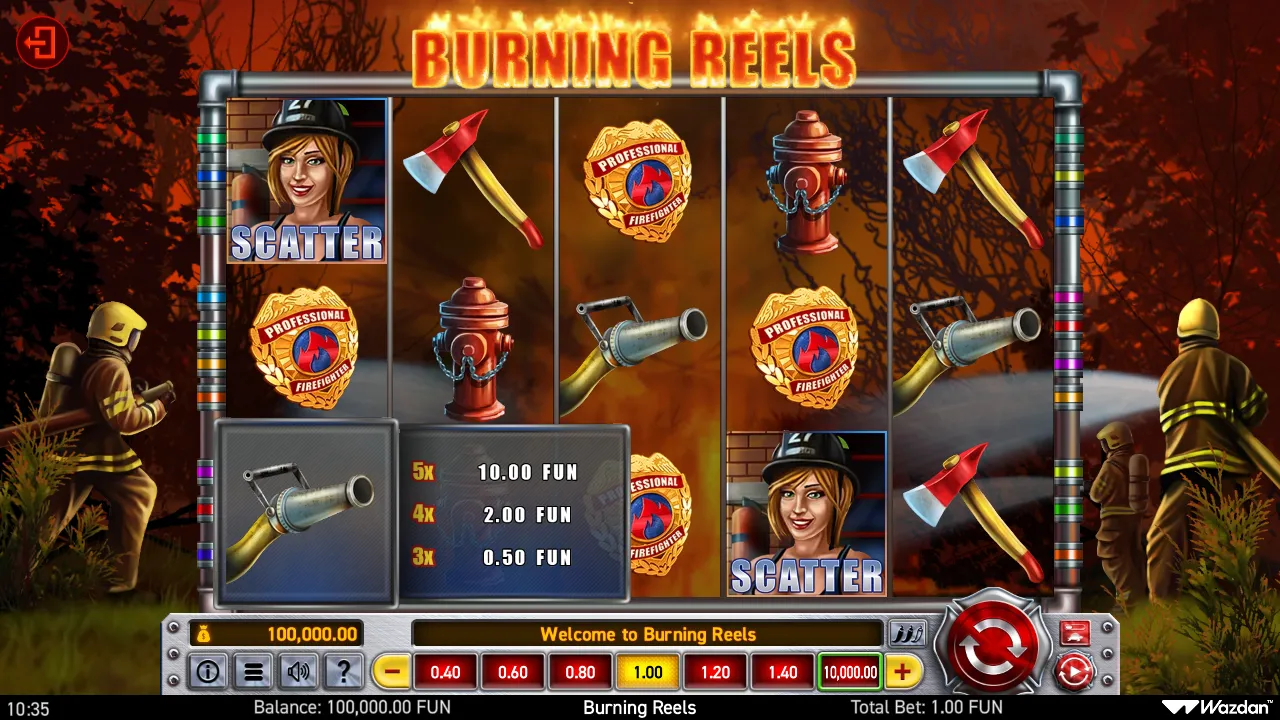Choose the 1.40 bet value
The width and height of the screenshot is (1280, 720).
click(781, 671)
